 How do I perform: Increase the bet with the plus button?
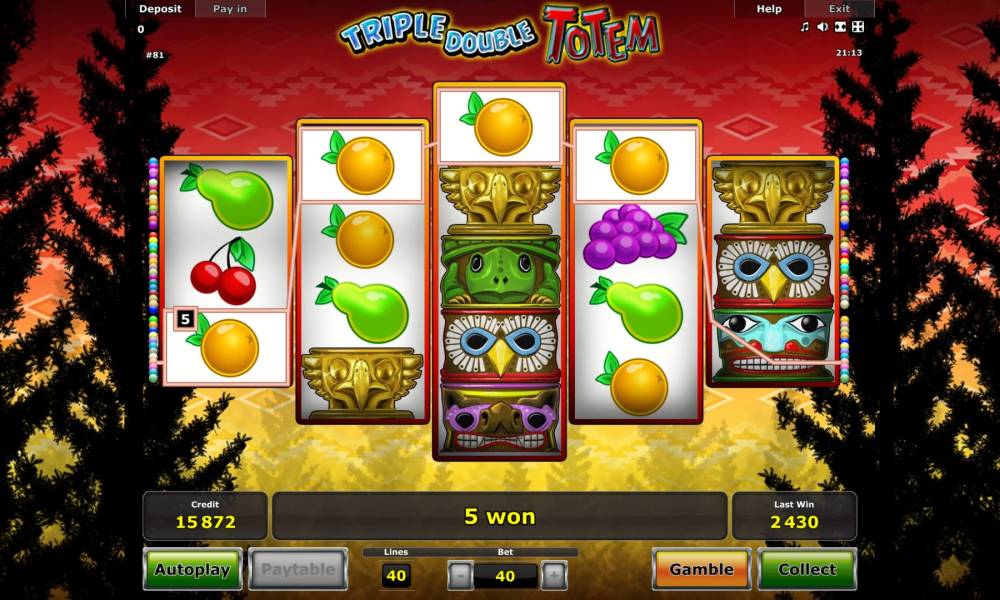tap(553, 576)
